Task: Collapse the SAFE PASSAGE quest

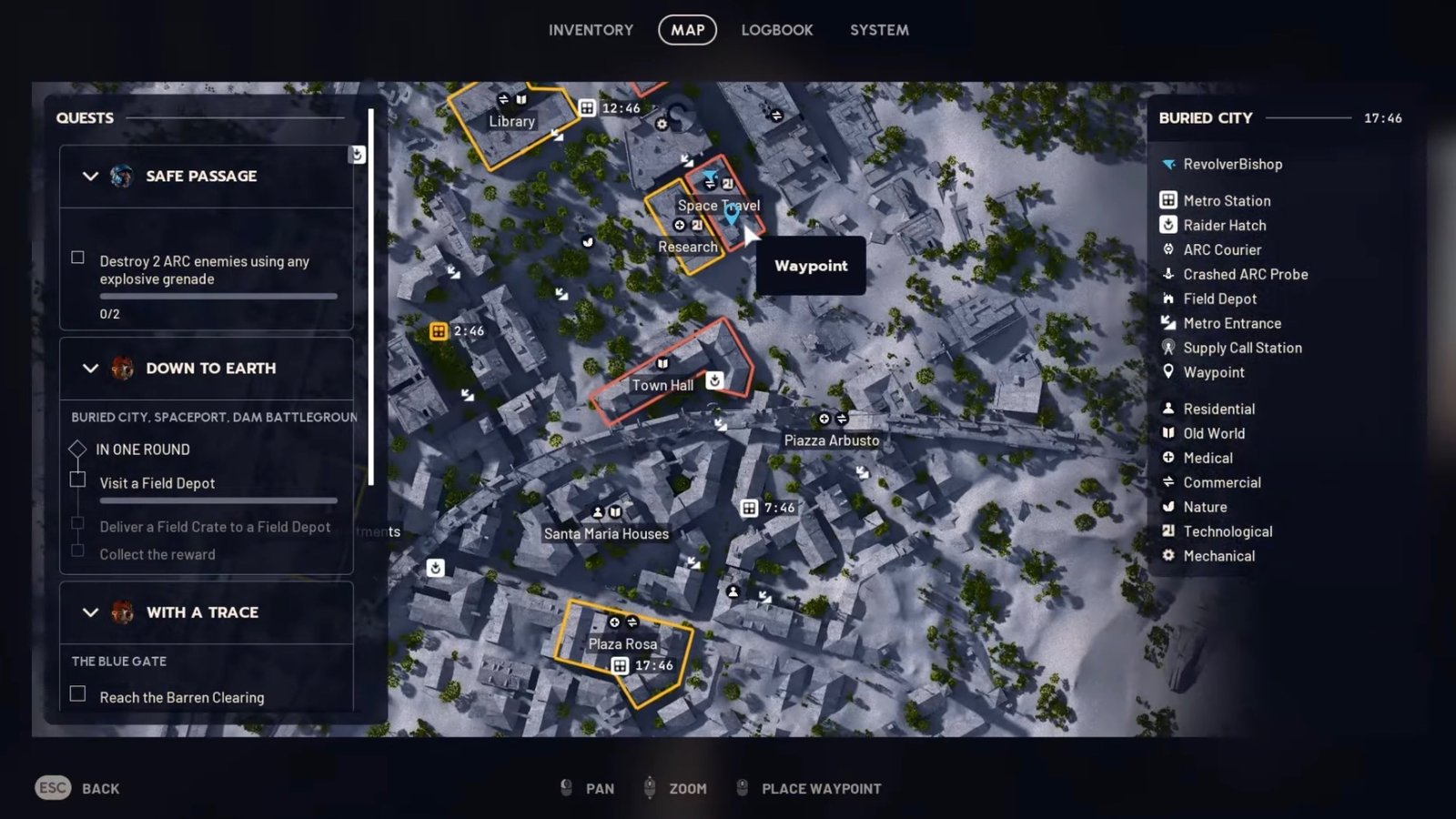Action: coord(89,177)
